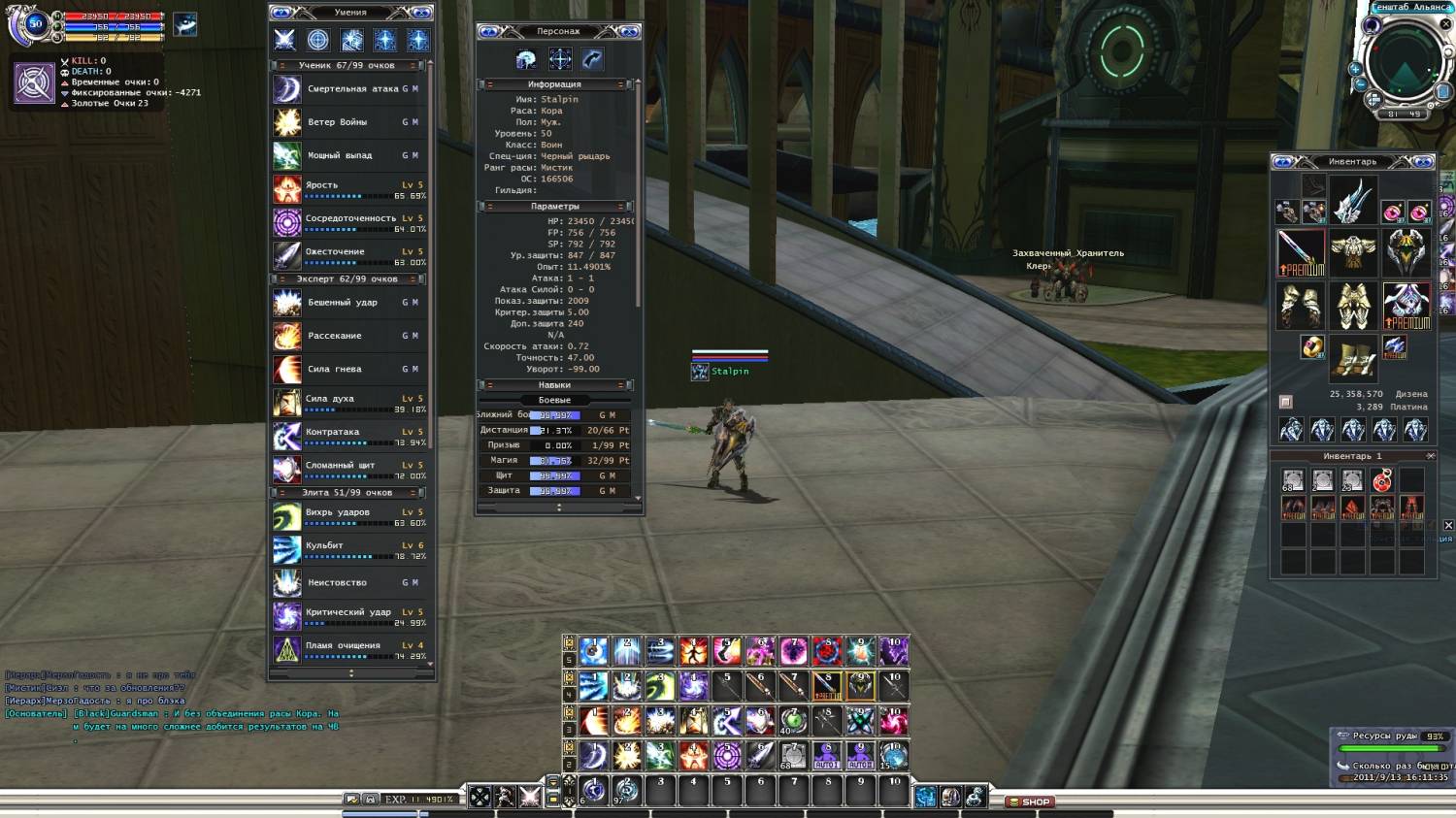This screenshot has height=818, width=1456.
Task: Select the equipped premium sword slot
Action: [x=1300, y=252]
